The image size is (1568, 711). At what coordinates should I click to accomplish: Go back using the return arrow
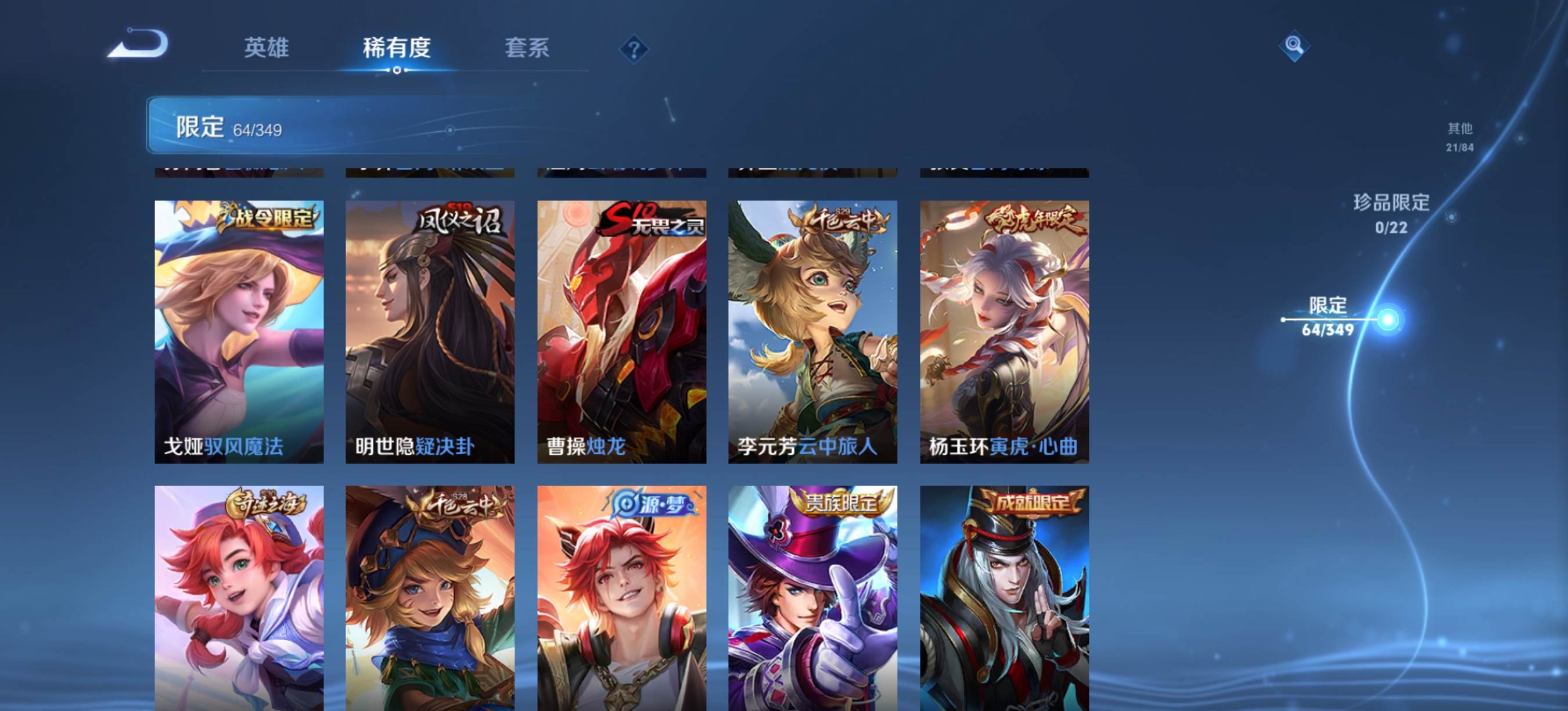point(138,44)
